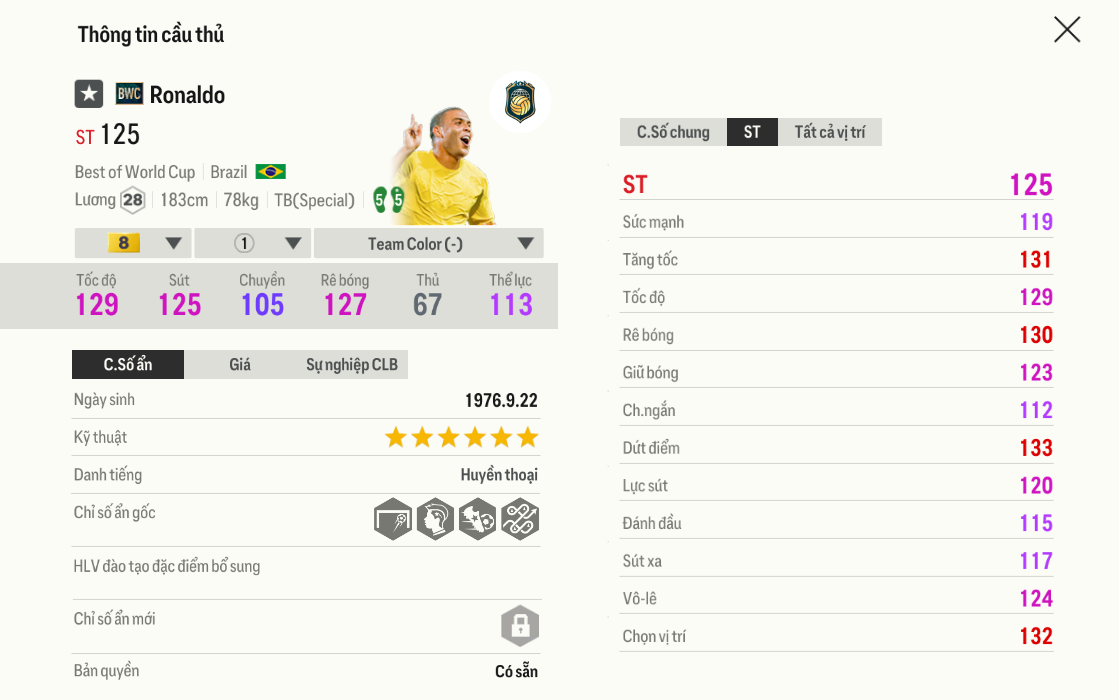The image size is (1119, 700).
Task: Open the upgrade level 8 dropdown
Action: pyautogui.click(x=133, y=243)
